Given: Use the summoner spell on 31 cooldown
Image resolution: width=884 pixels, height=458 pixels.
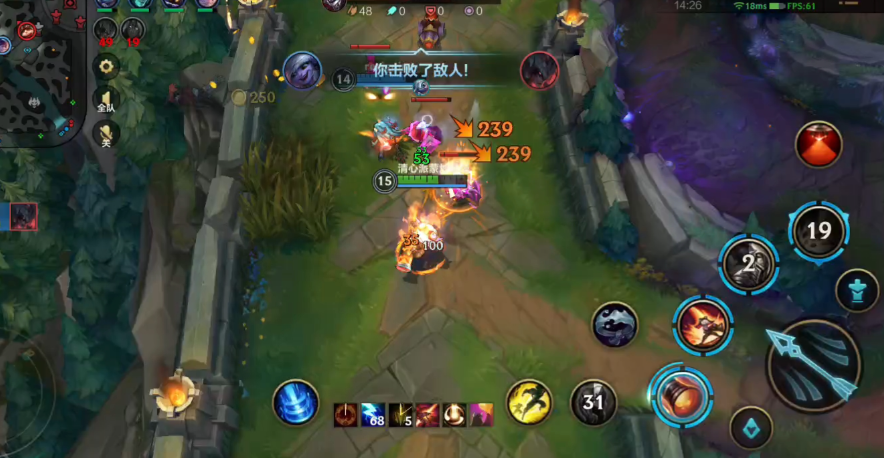Looking at the screenshot, I should (593, 403).
